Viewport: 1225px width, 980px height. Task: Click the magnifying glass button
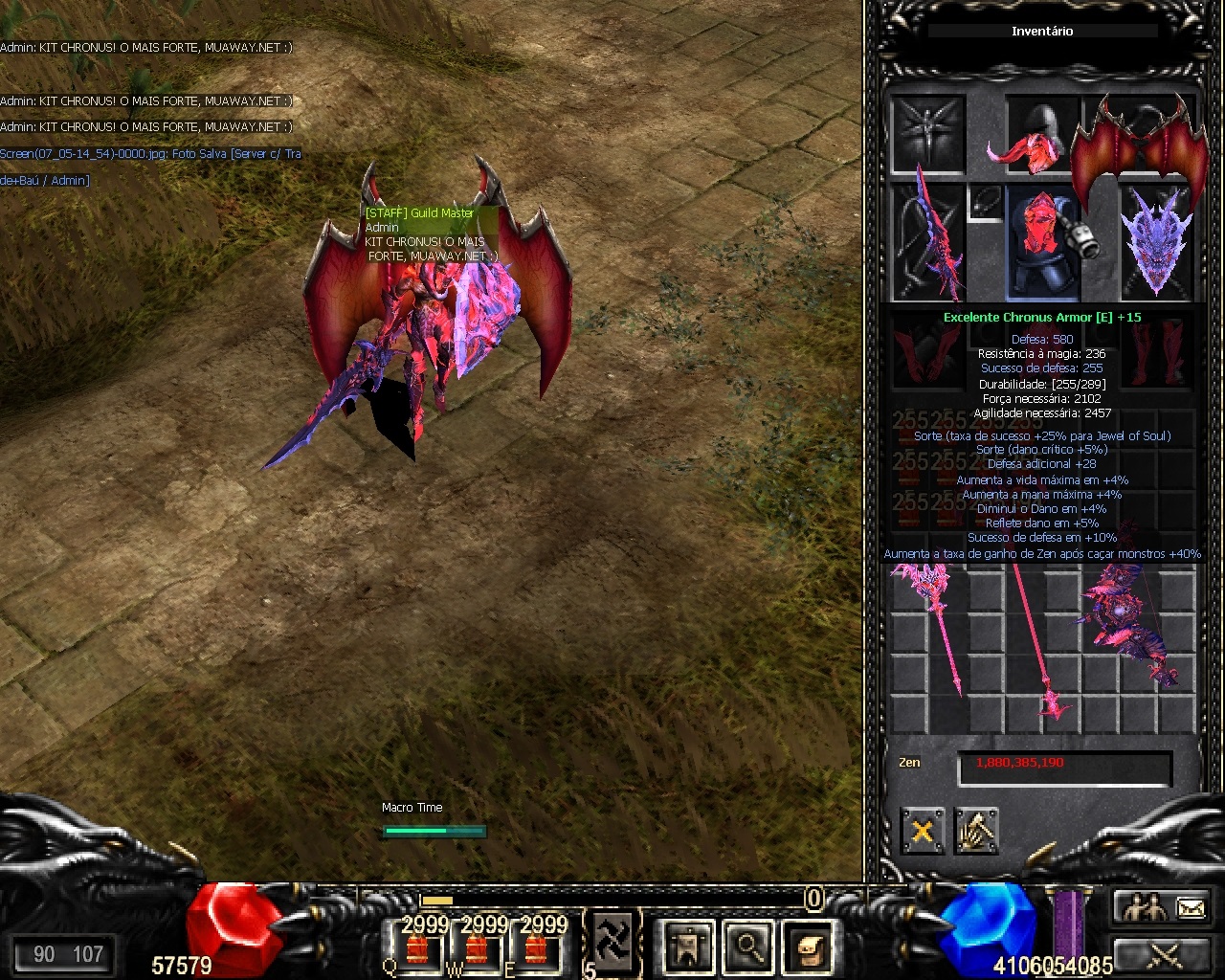tap(747, 947)
